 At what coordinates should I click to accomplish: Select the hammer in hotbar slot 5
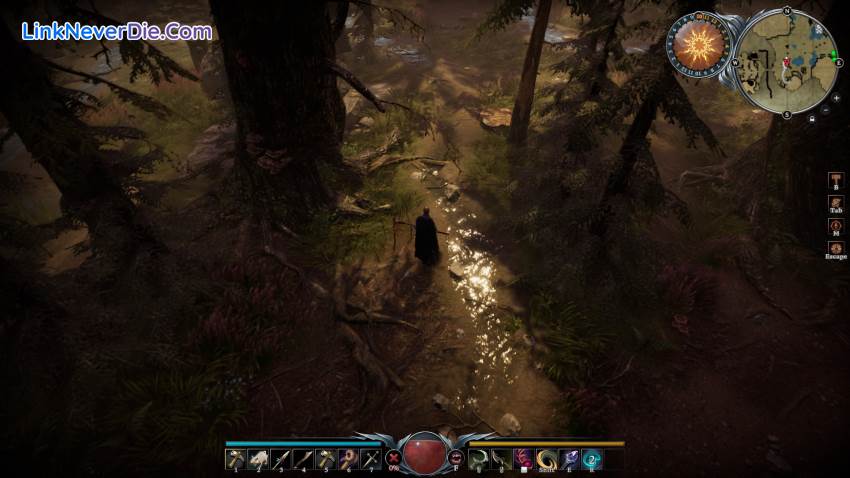pos(326,459)
